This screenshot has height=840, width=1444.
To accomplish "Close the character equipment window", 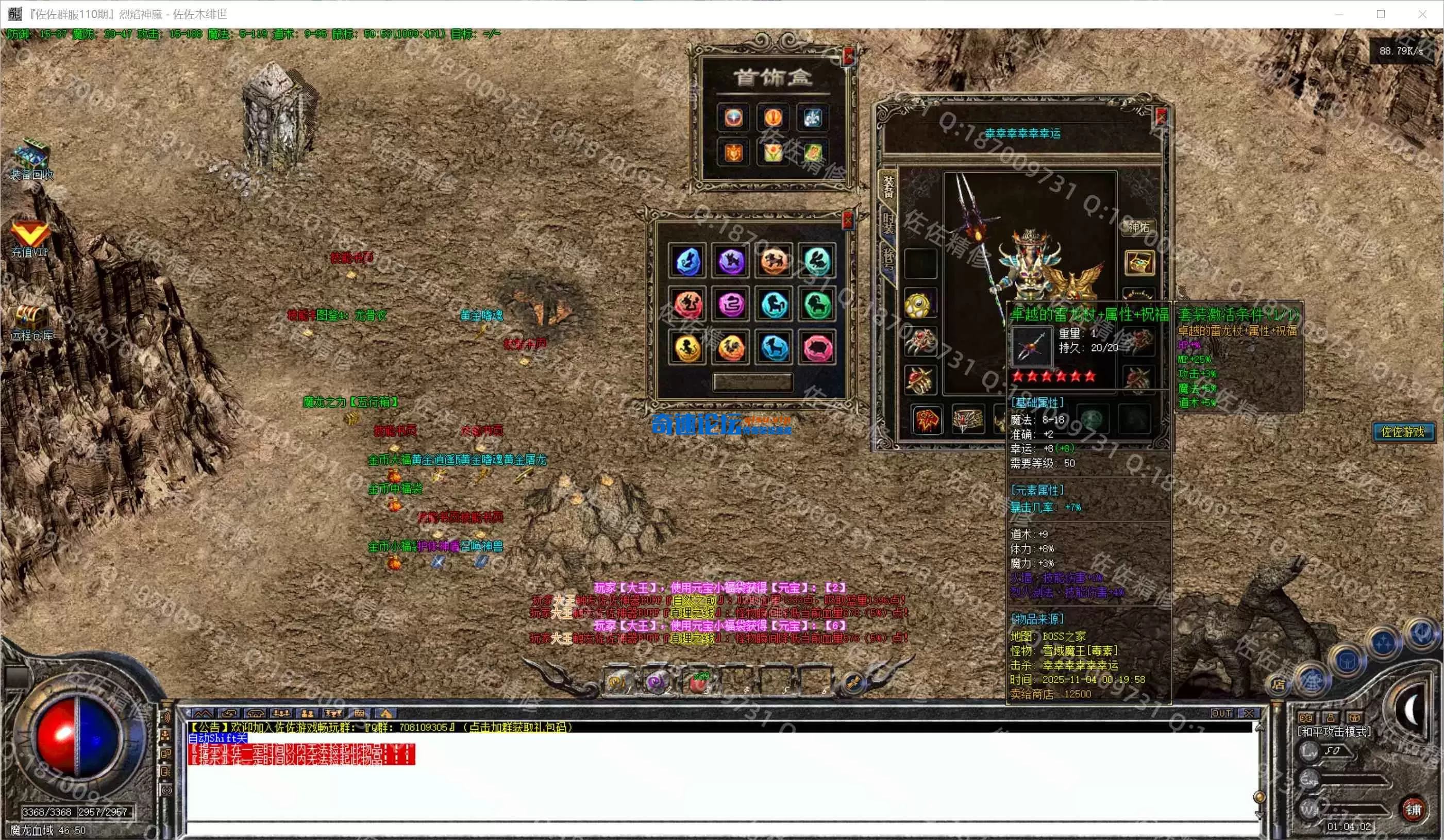I will click(x=1161, y=117).
